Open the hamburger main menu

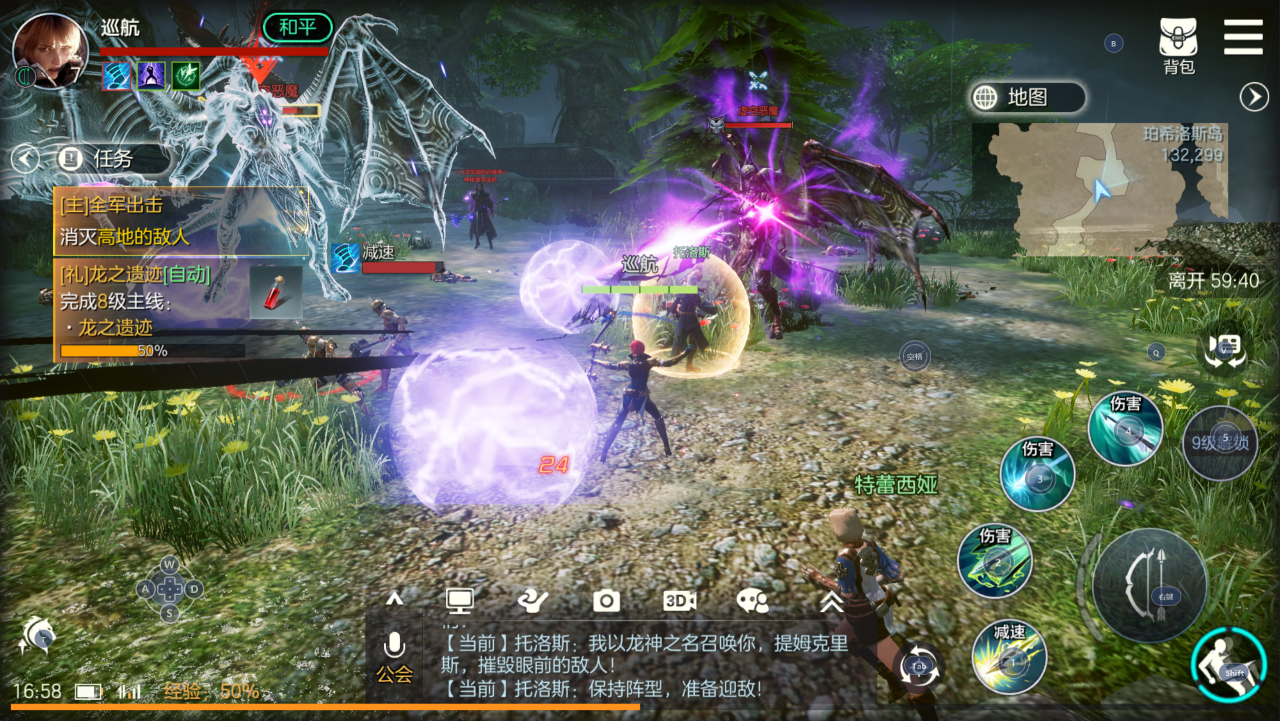(x=1243, y=37)
